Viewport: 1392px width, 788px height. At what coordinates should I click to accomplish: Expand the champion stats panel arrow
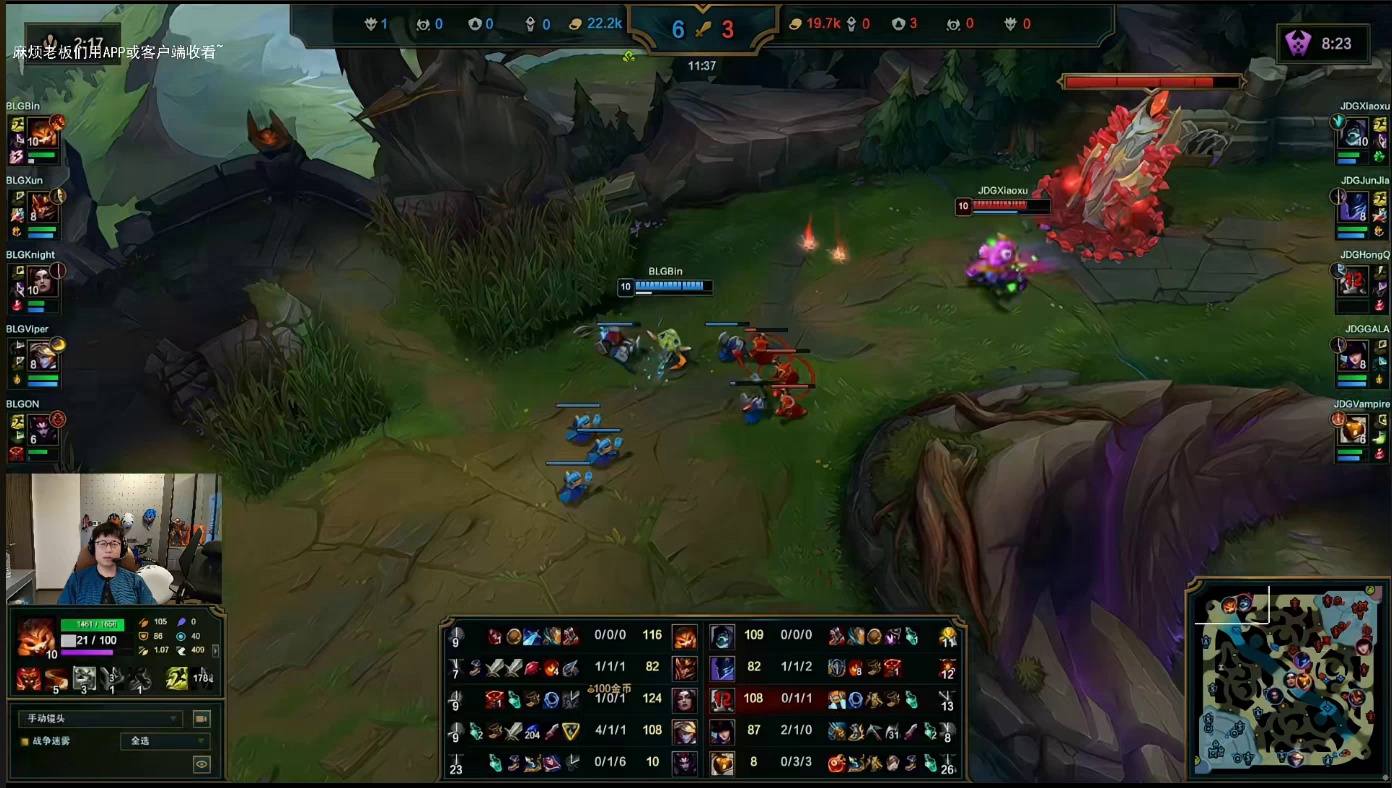pos(216,650)
